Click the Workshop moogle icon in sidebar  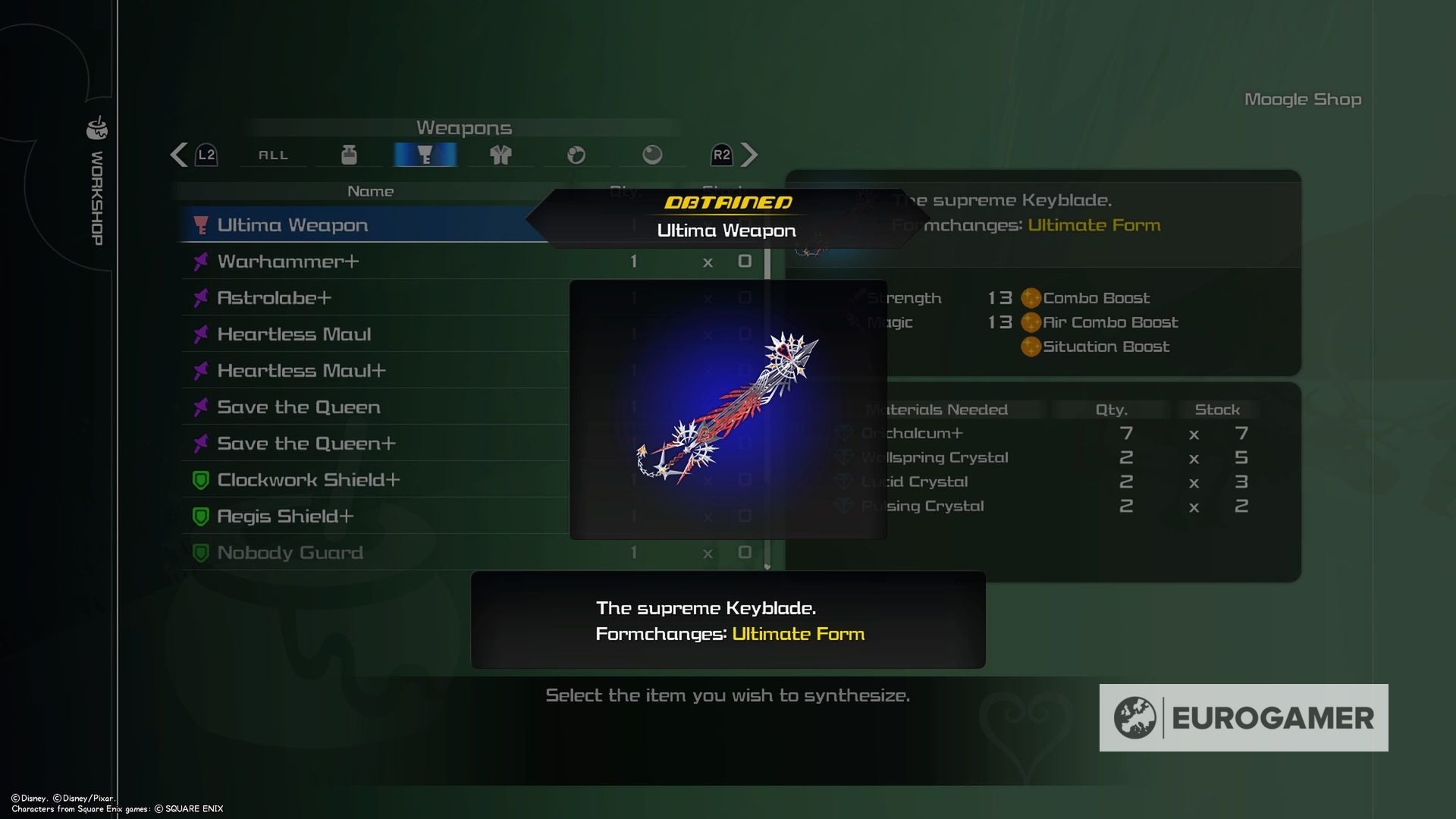coord(96,130)
